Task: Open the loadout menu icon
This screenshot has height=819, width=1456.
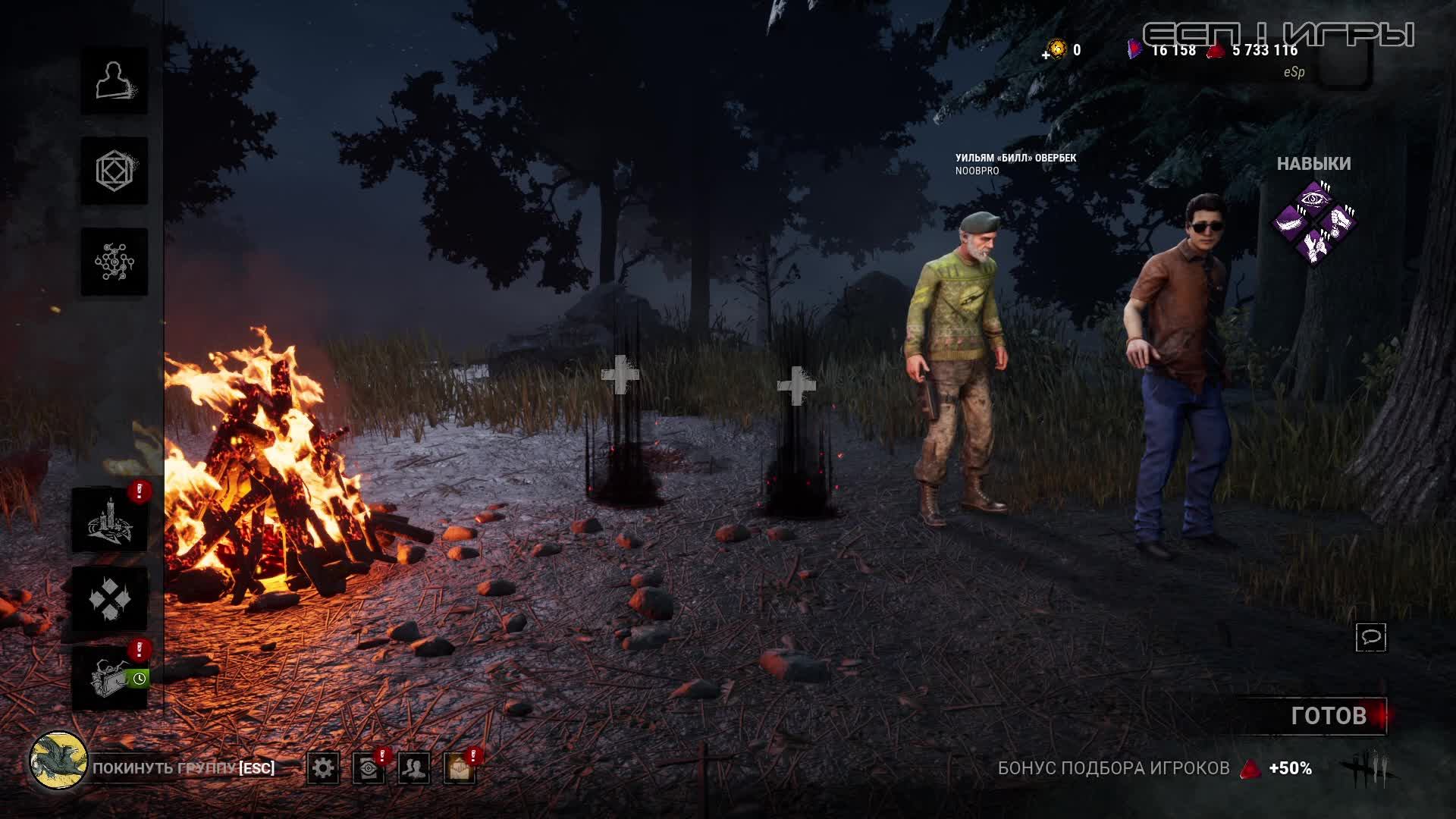Action: point(115,171)
